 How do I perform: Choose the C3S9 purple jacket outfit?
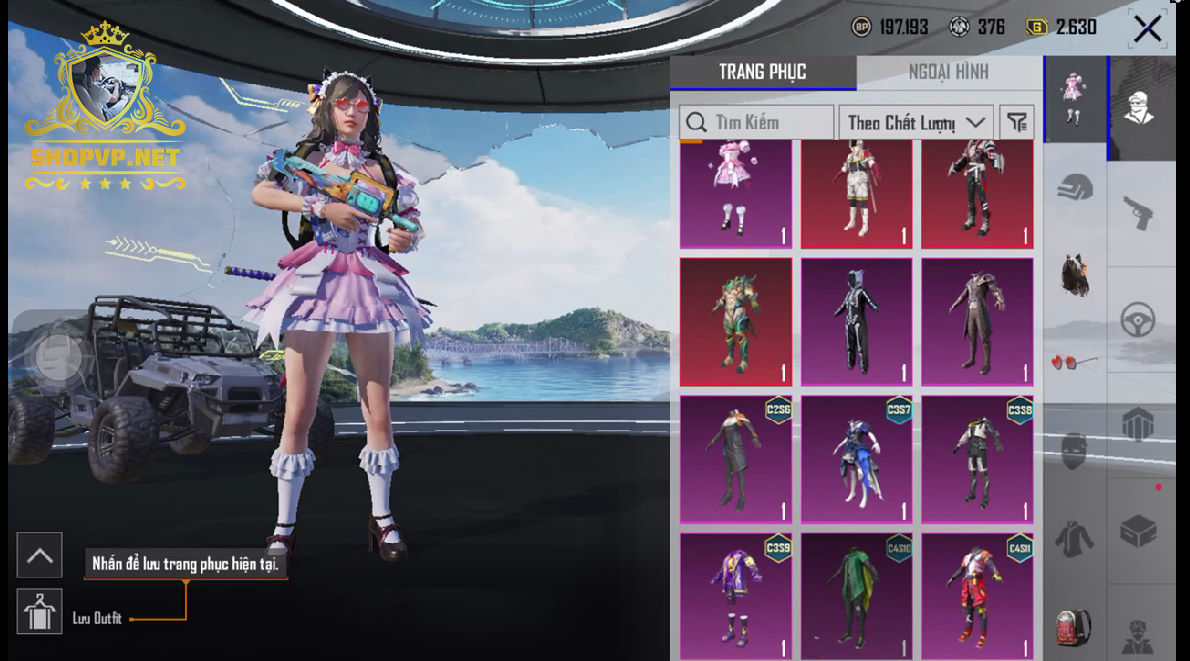(736, 595)
